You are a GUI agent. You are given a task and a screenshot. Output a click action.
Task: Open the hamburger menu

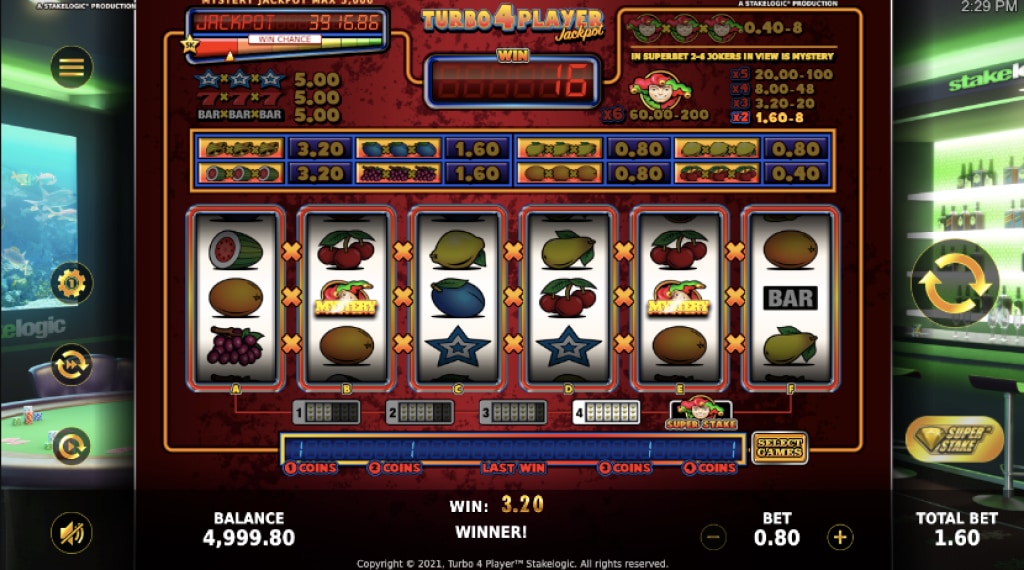tap(72, 68)
